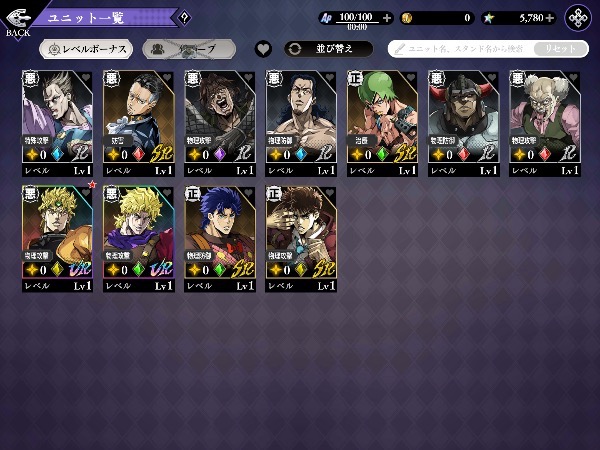This screenshot has height=450, width=600.
Task: Choose the blonde DIO card with red star
Action: 57,226
